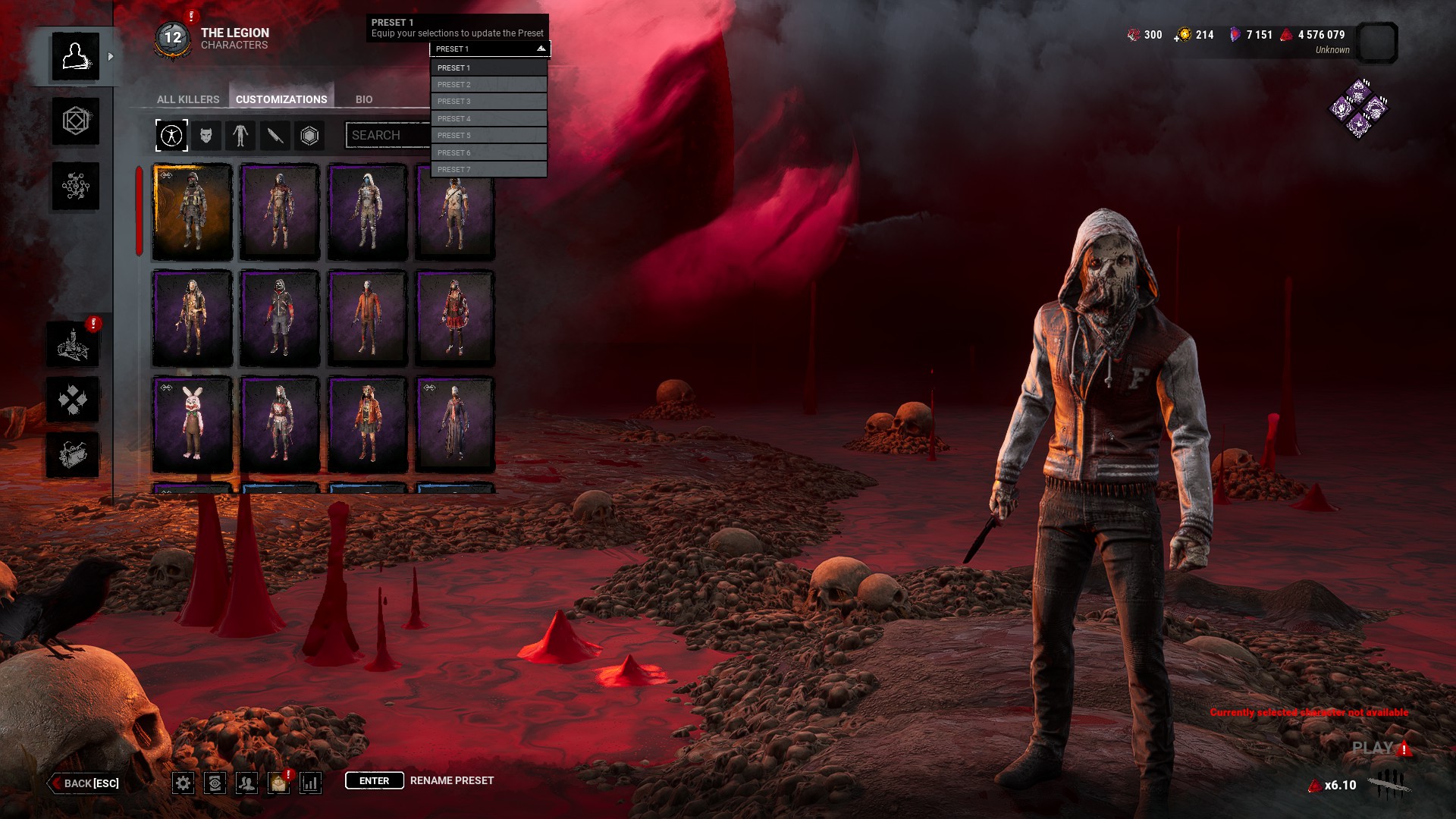Choose Preset 5 in the preset list
Screen dimensions: 1456x819
click(x=488, y=136)
